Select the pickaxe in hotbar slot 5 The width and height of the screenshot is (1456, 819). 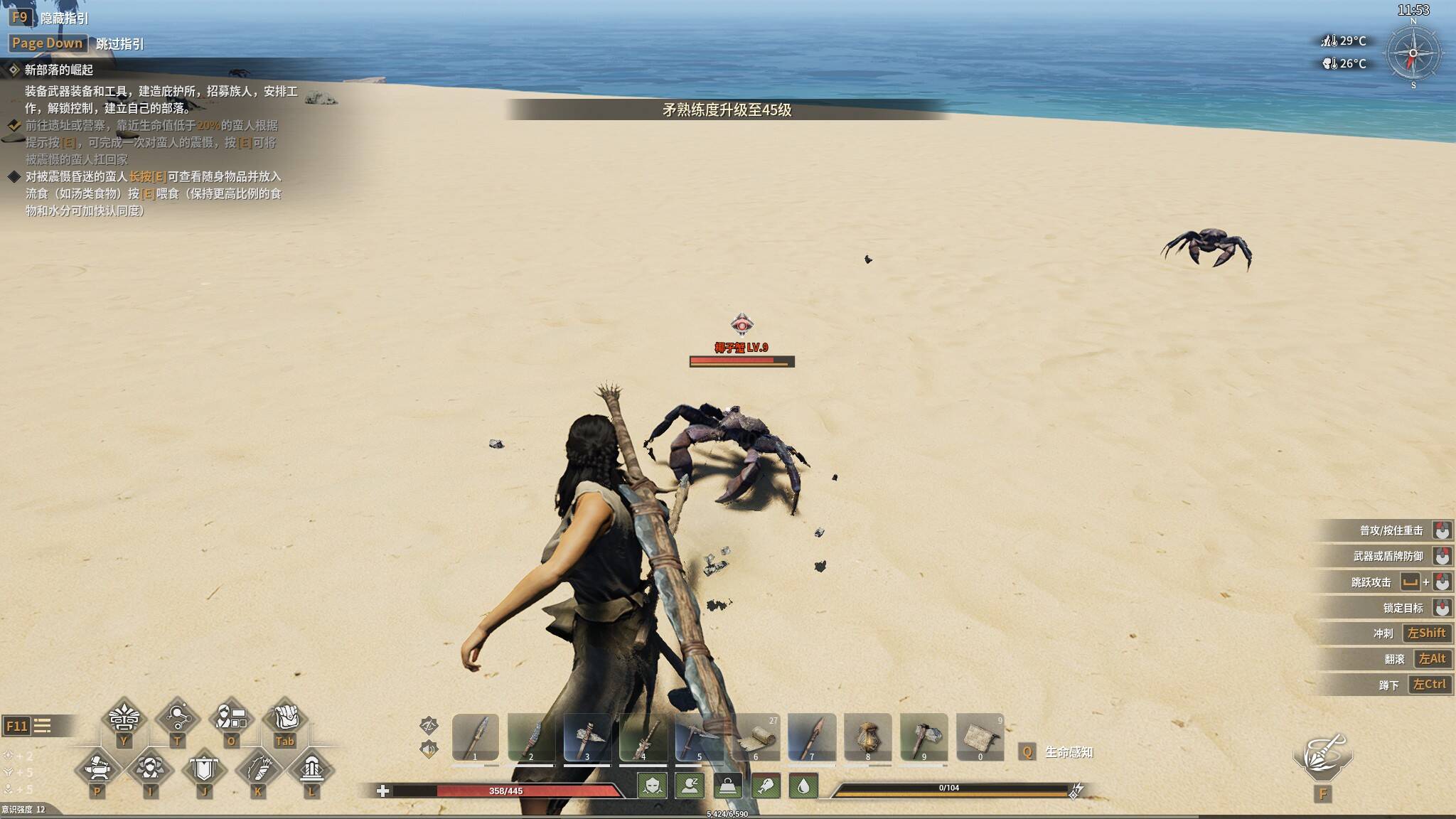(700, 737)
